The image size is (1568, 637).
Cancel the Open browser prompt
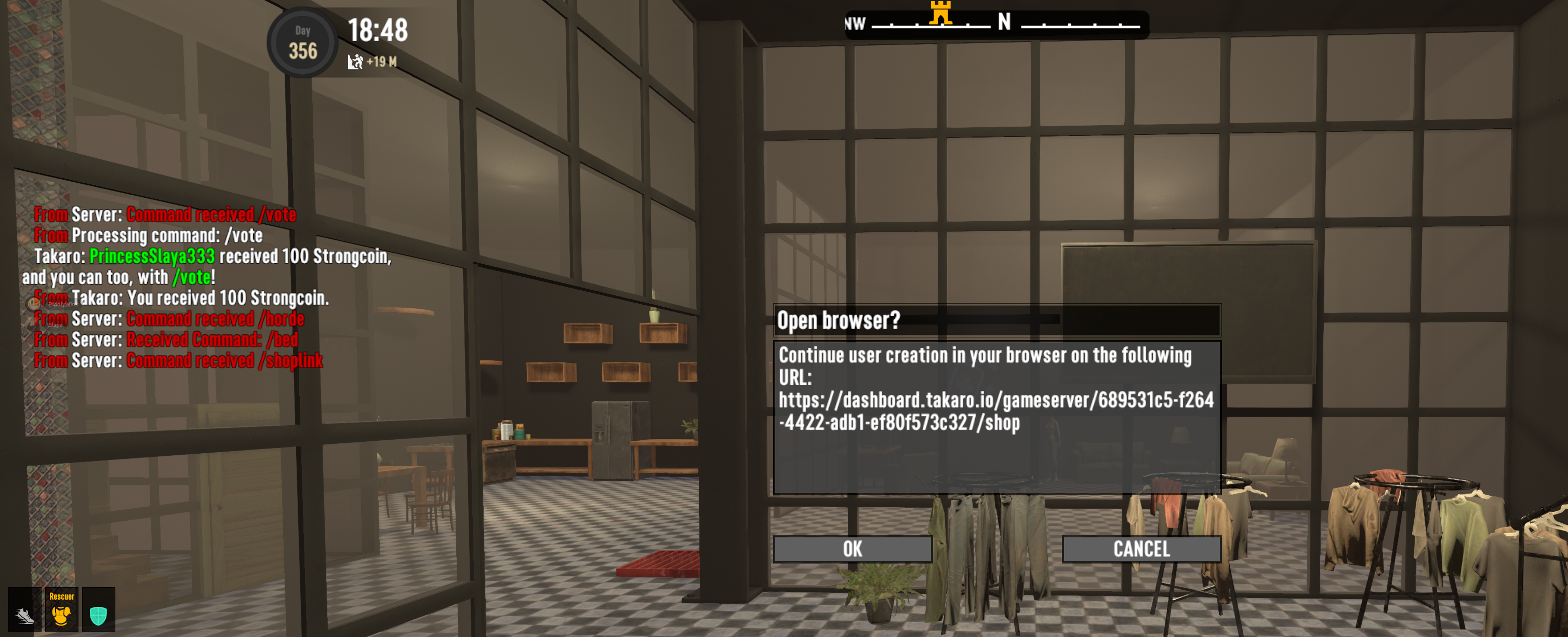(x=1141, y=549)
